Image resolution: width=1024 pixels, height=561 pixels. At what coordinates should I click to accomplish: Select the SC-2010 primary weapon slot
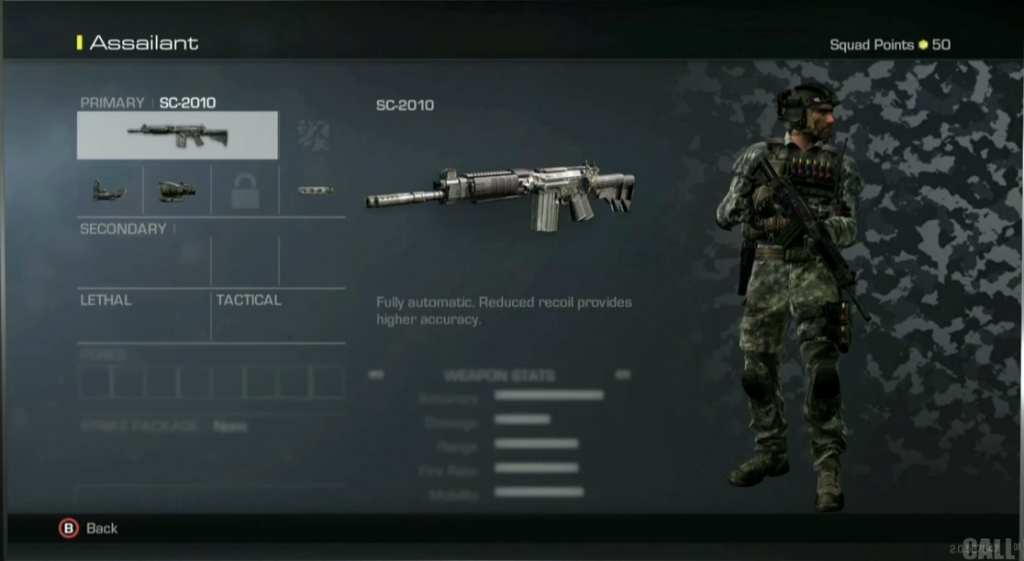(177, 135)
